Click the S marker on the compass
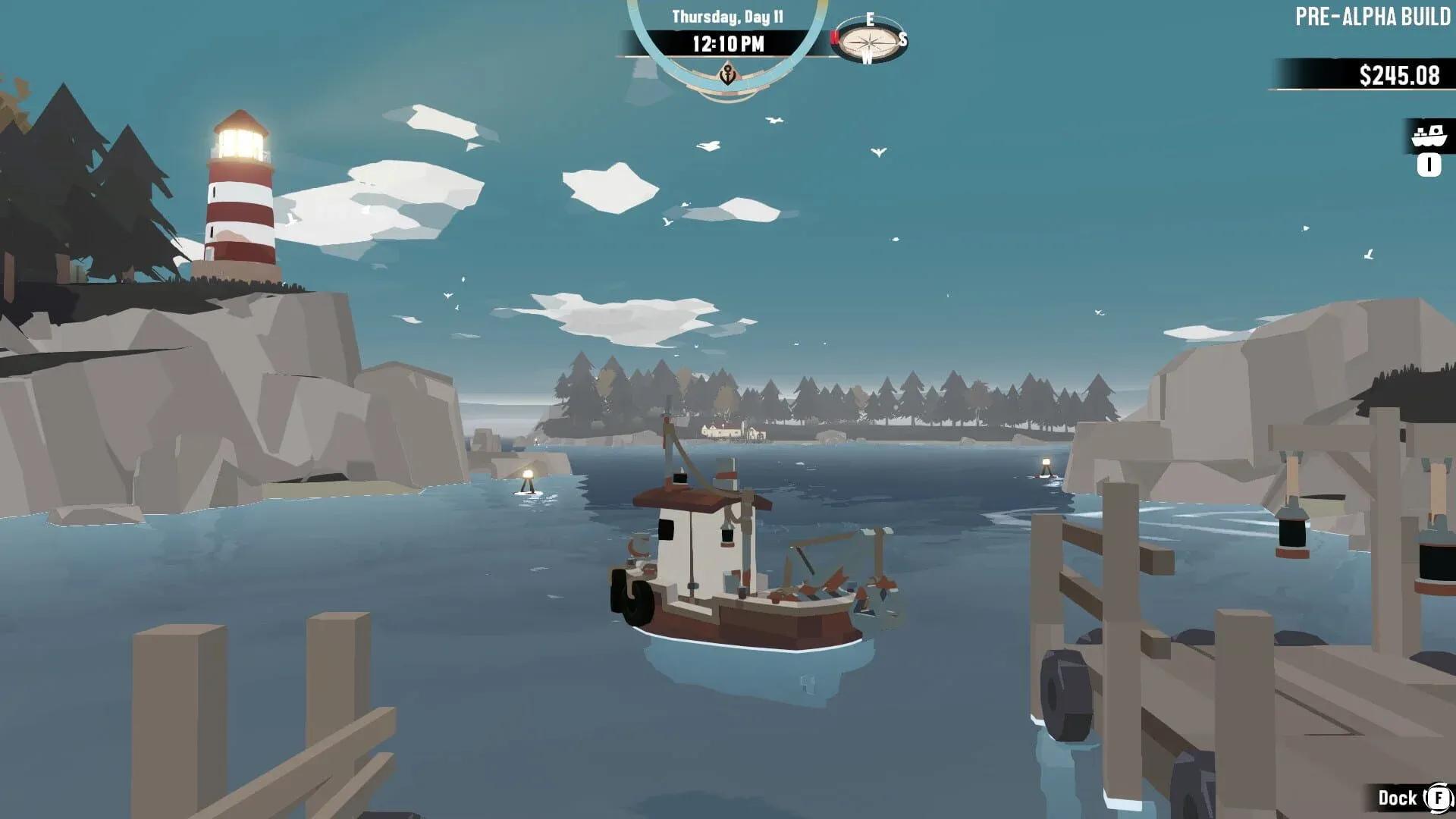The width and height of the screenshot is (1456, 819). point(902,39)
